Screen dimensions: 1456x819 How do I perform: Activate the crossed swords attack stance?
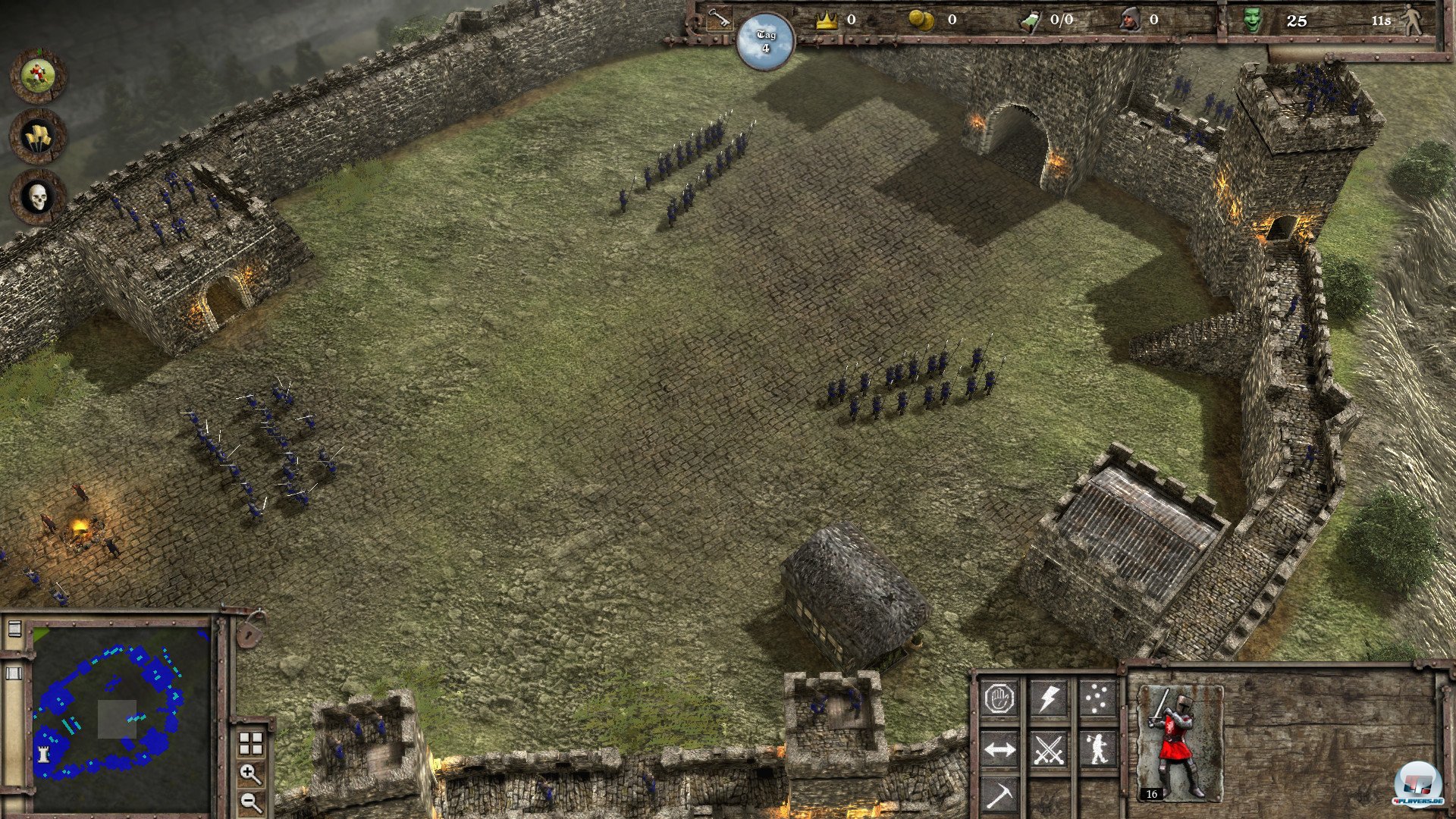click(x=1049, y=749)
